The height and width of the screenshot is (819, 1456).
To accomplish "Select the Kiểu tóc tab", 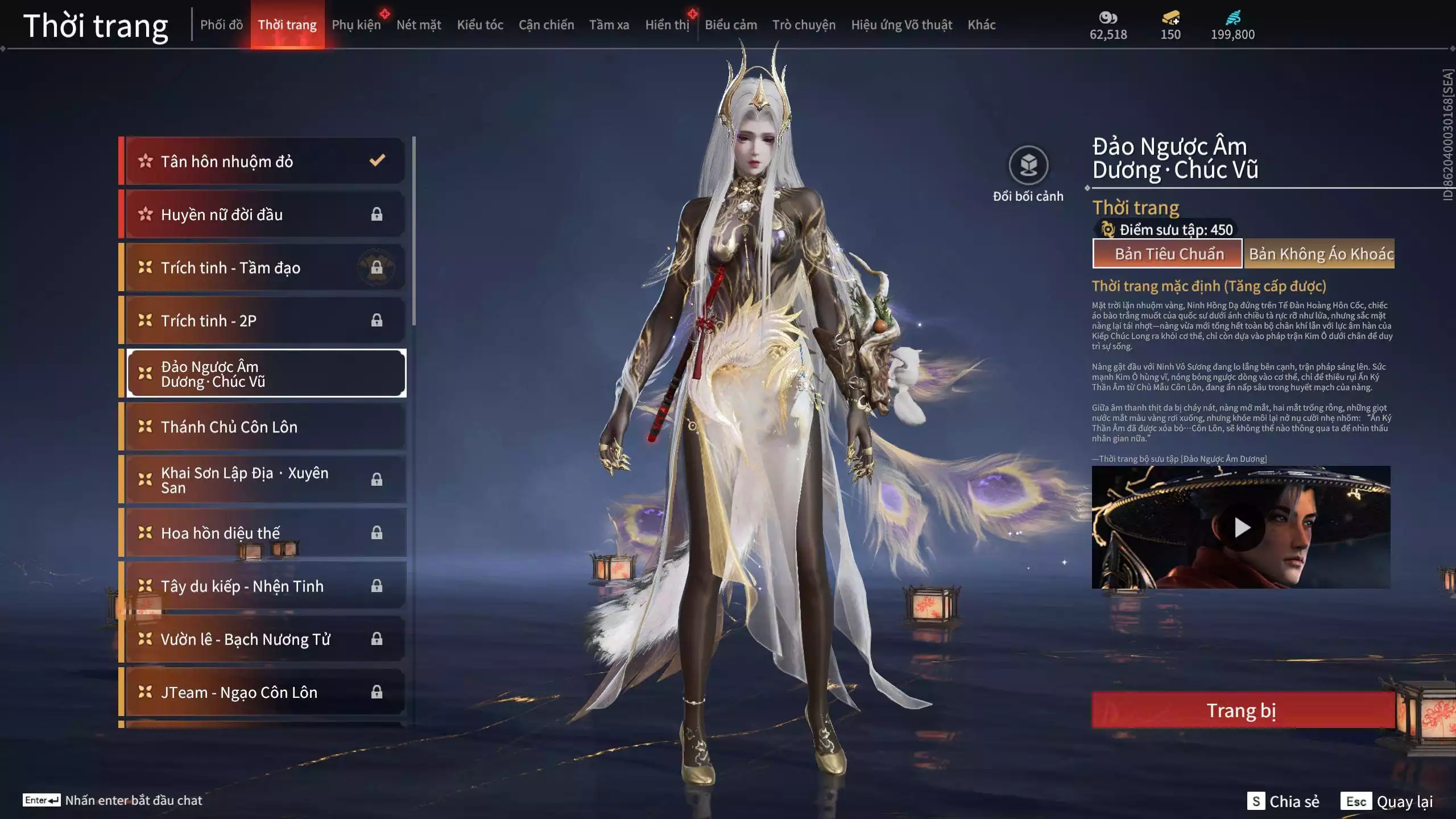I will point(480,25).
